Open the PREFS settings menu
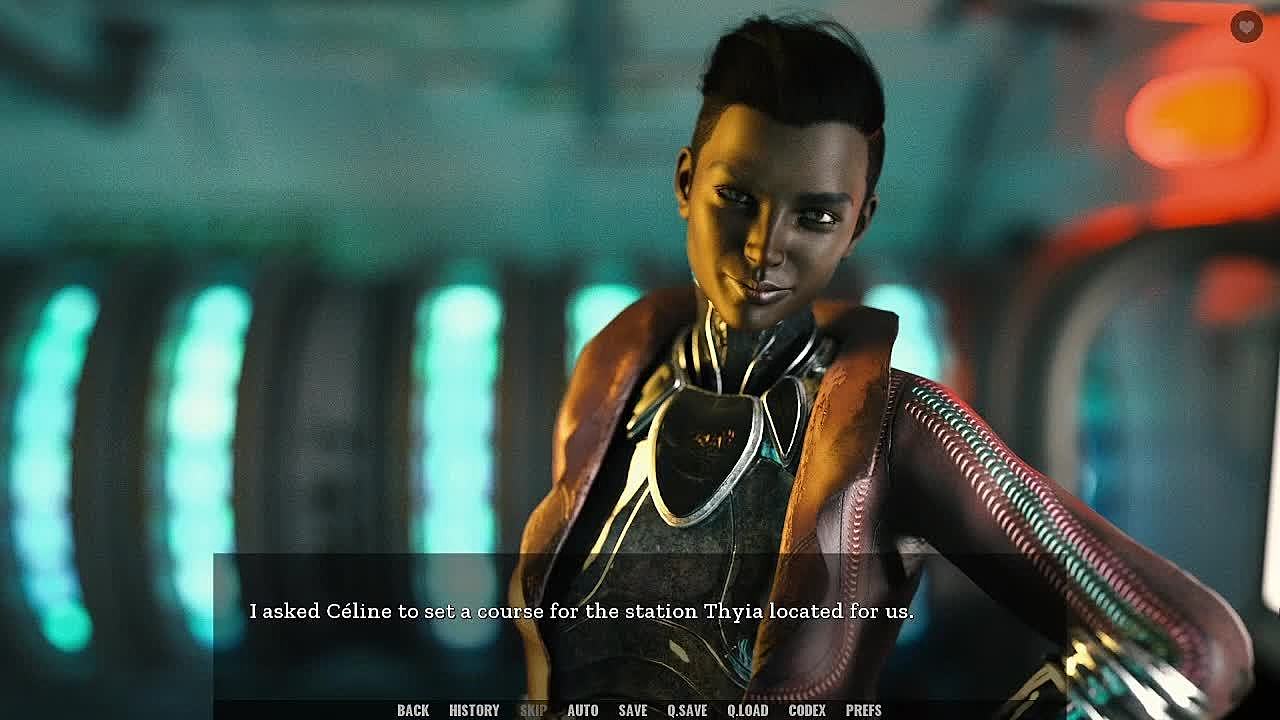The height and width of the screenshot is (720, 1280). click(x=863, y=710)
